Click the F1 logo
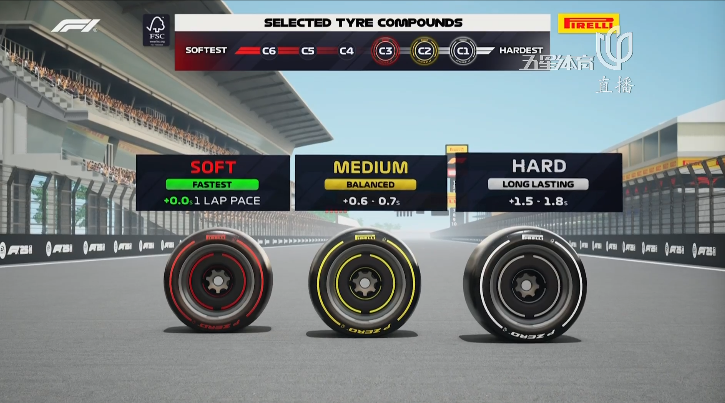This screenshot has height=403, width=725. coord(76,26)
